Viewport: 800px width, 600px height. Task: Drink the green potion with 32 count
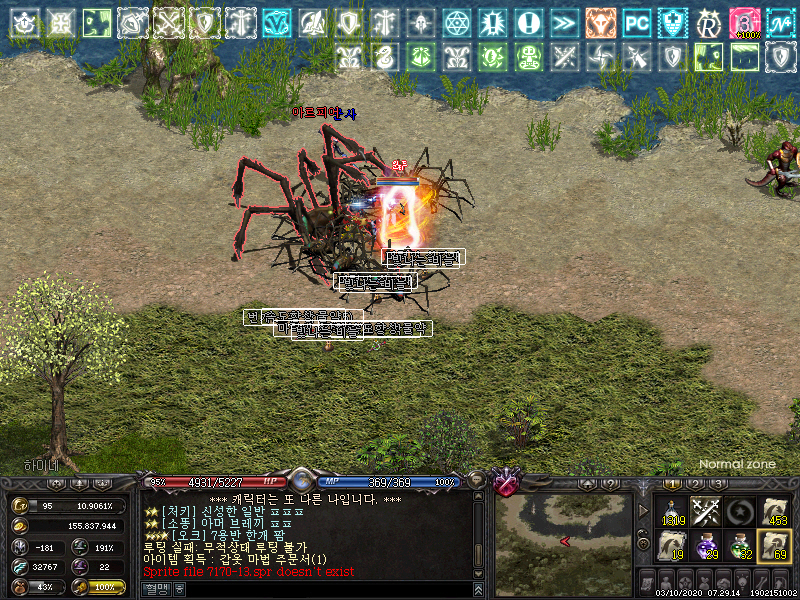pos(740,546)
